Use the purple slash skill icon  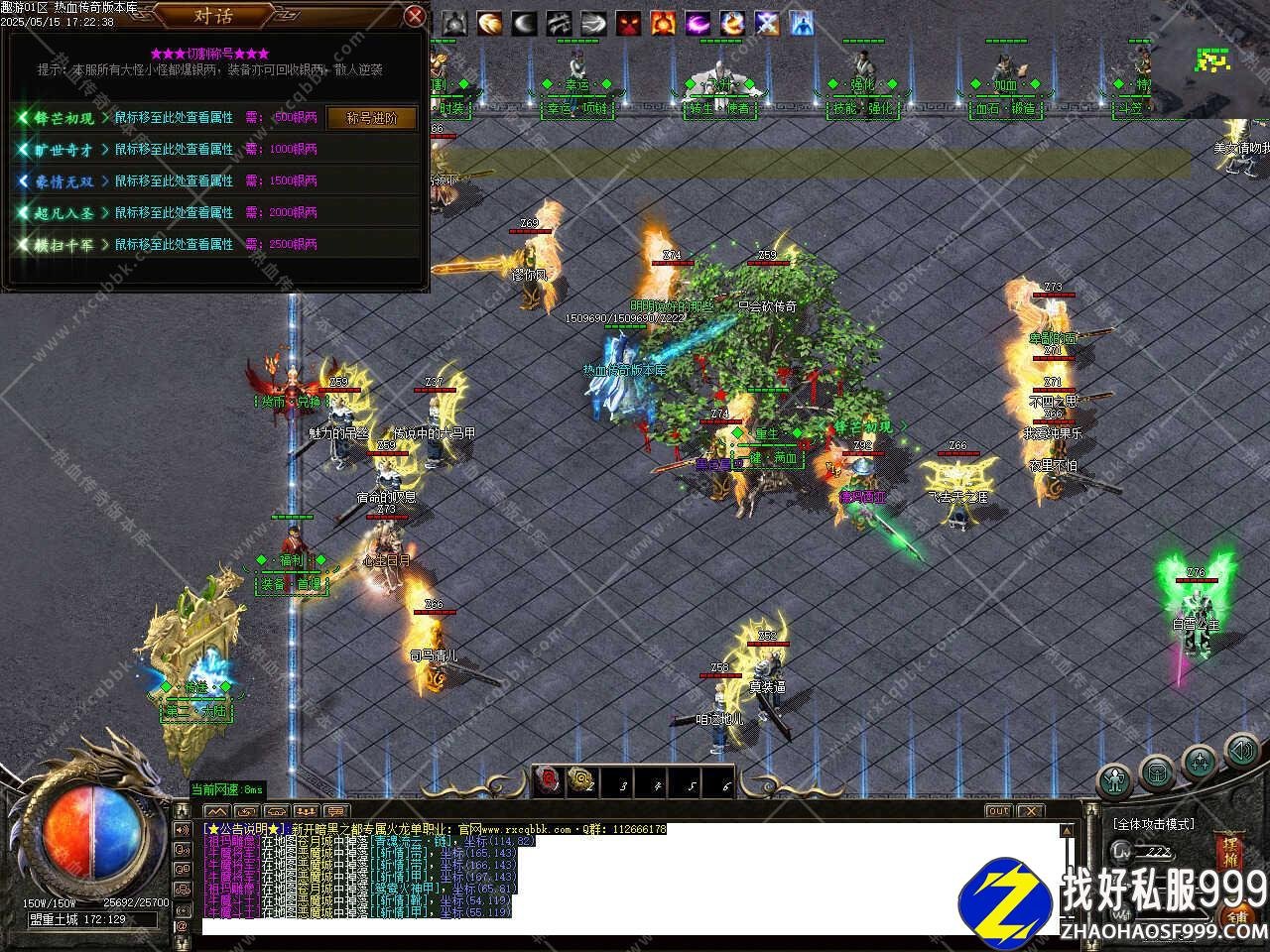(x=698, y=23)
